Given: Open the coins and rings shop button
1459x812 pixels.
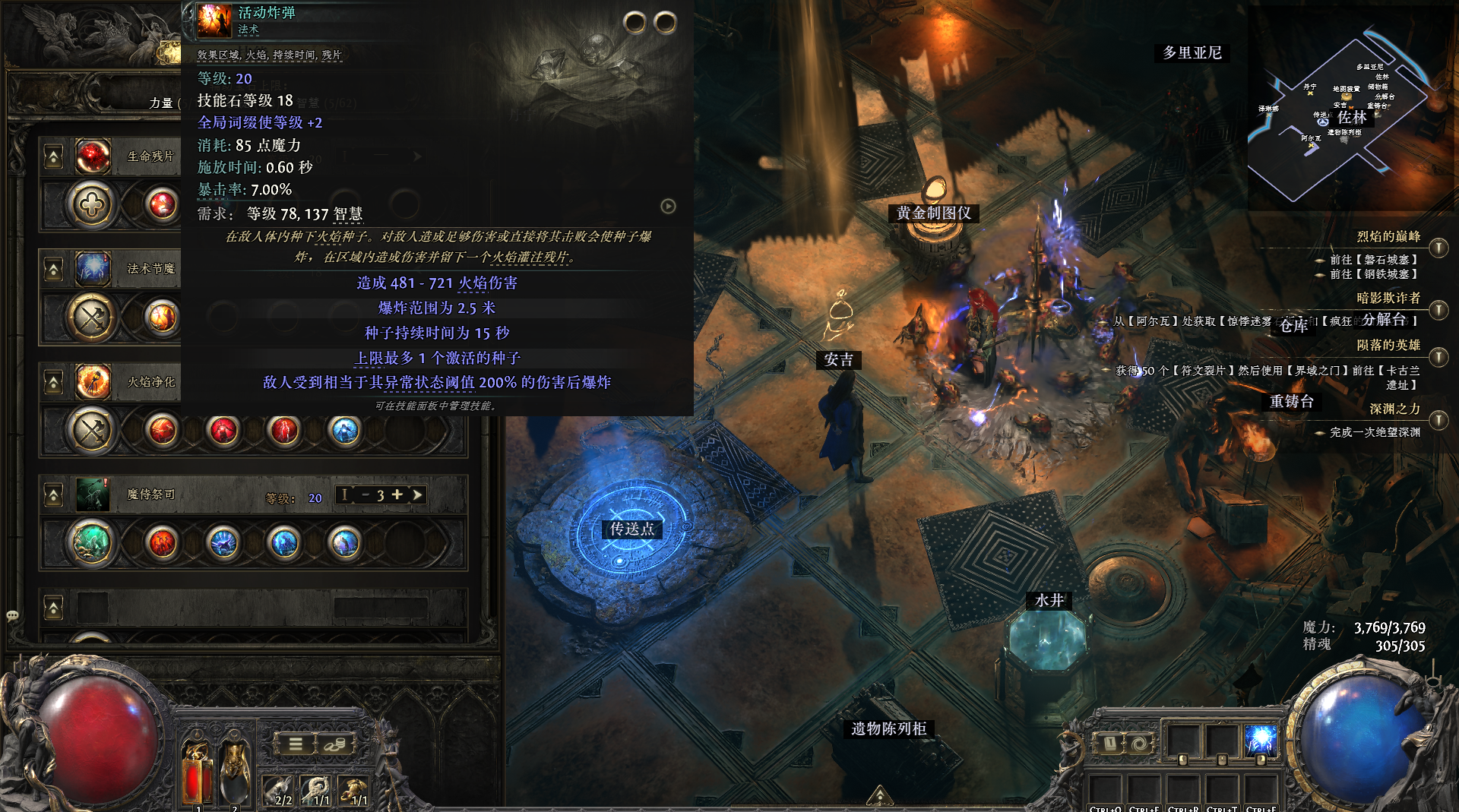Looking at the screenshot, I should [334, 744].
